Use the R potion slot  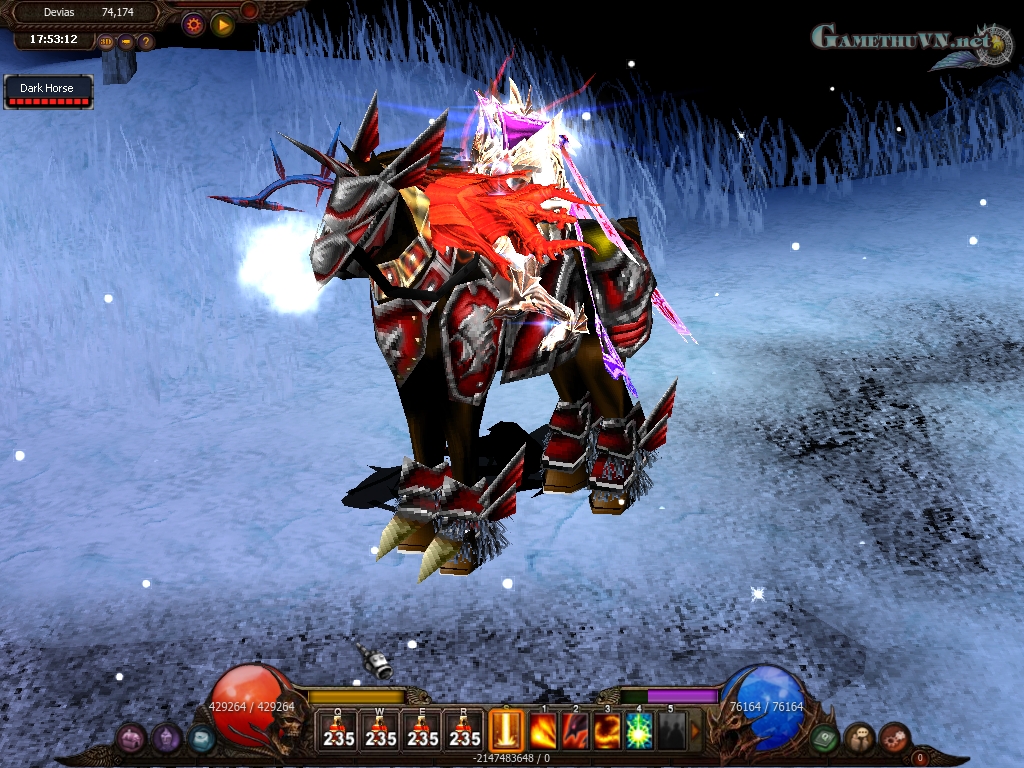[x=464, y=730]
